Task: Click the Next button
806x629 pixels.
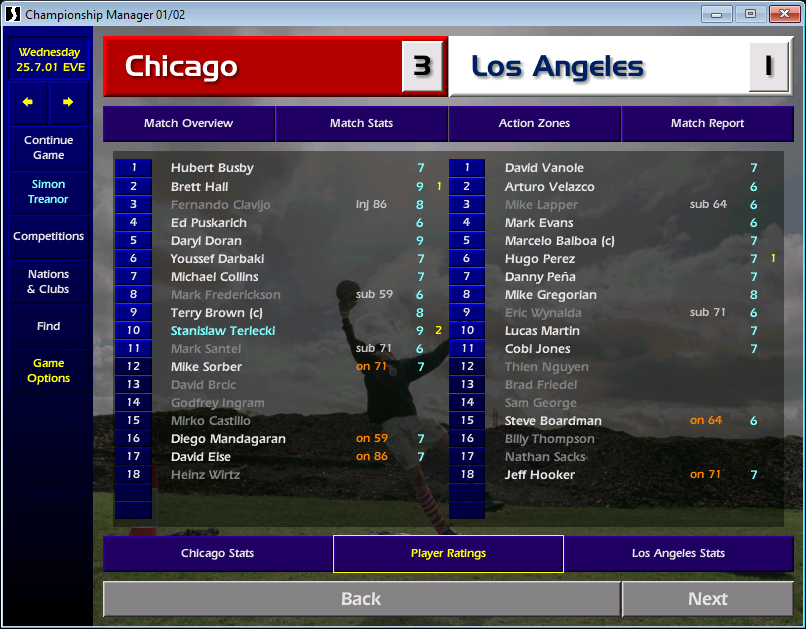Action: pyautogui.click(x=707, y=599)
